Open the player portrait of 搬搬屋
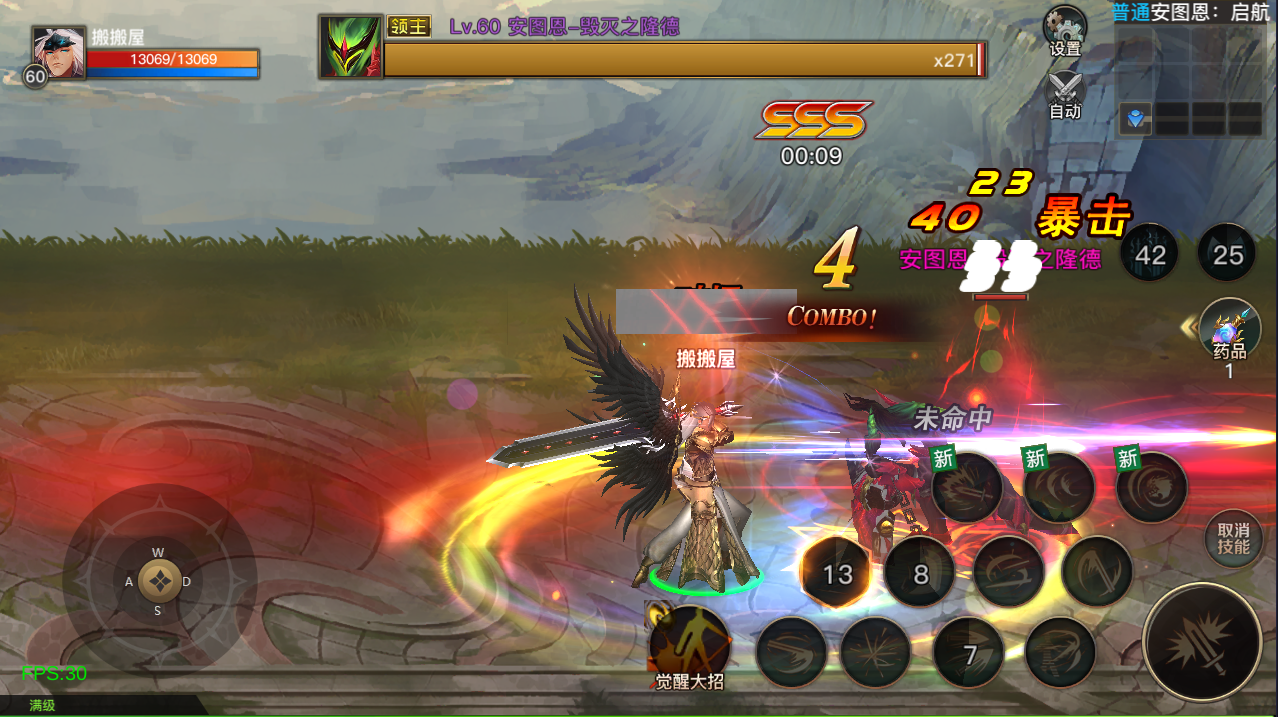1278x717 pixels. (57, 51)
